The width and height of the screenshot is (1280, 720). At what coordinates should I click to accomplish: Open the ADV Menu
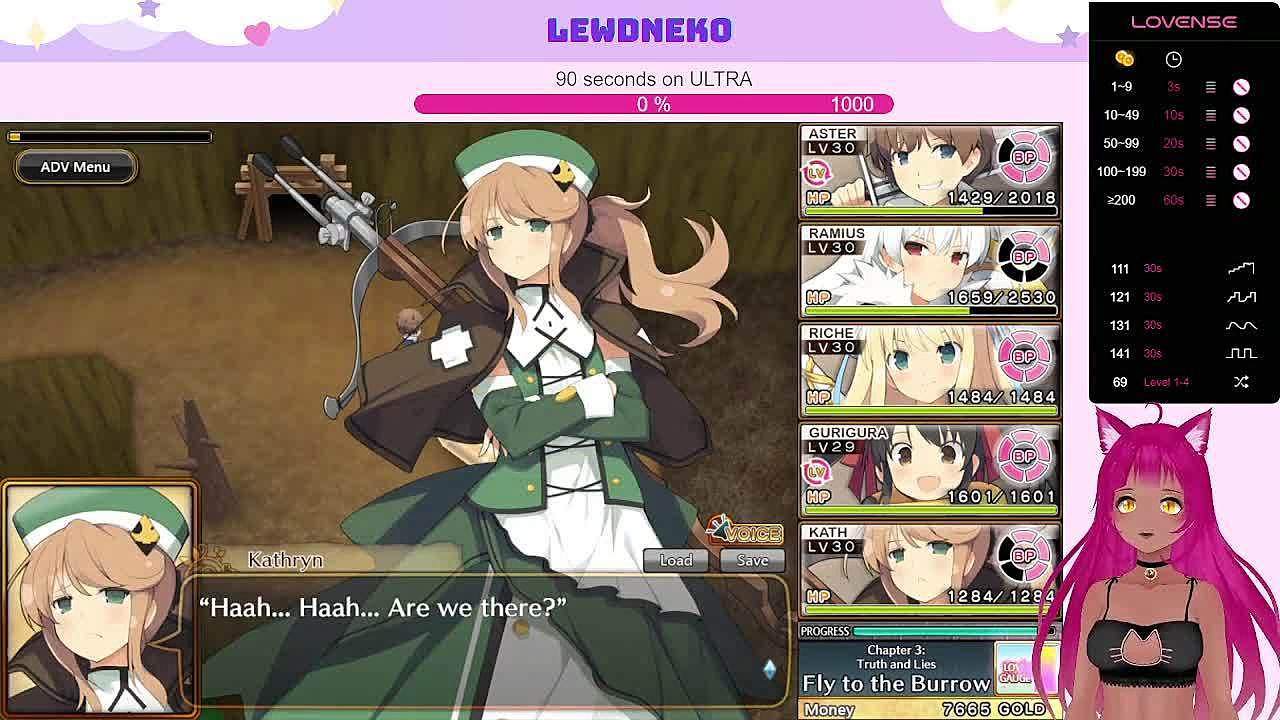75,167
